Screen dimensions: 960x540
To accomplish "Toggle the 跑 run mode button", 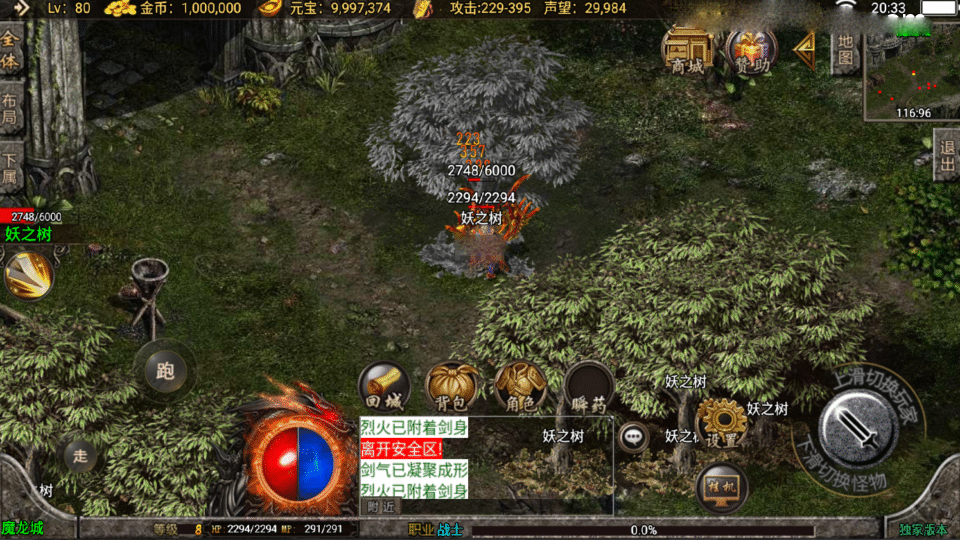I will tap(165, 371).
